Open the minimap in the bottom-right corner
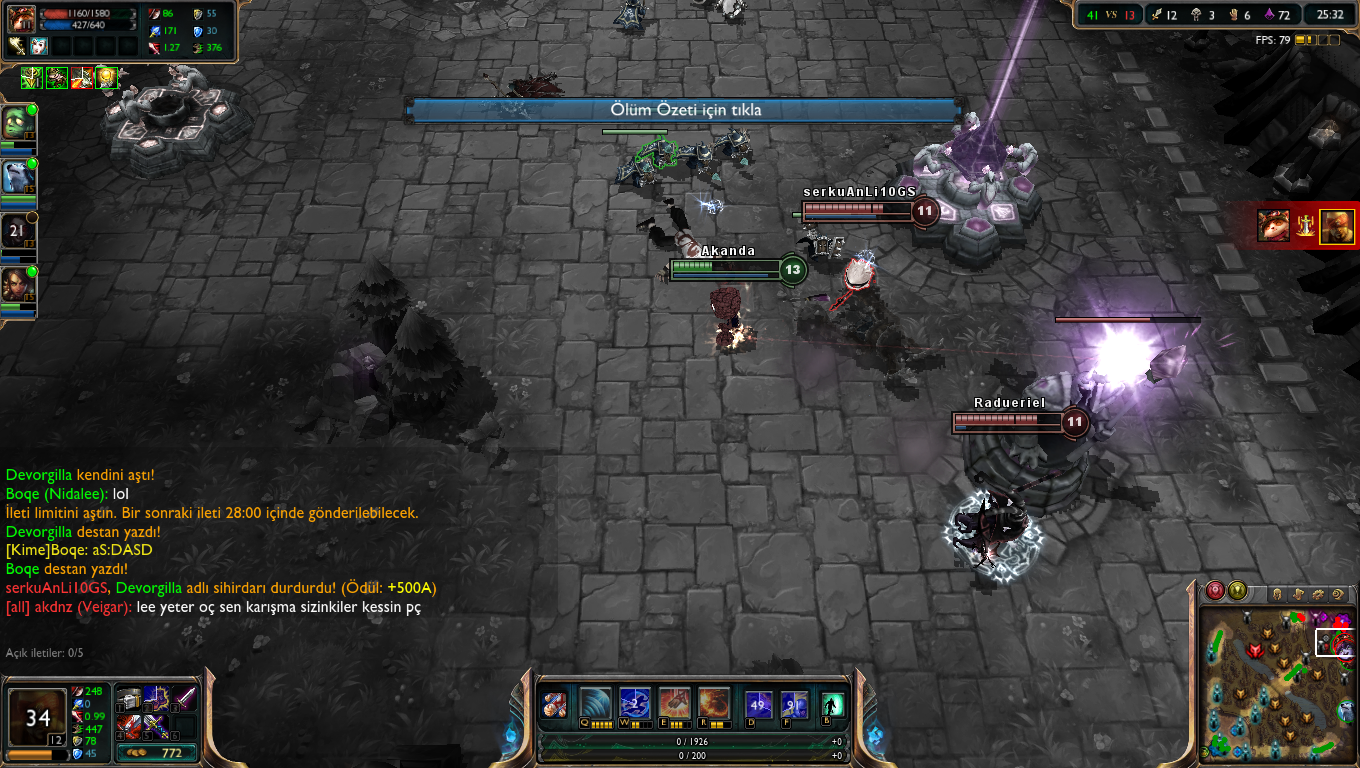1360x768 pixels. [x=1278, y=683]
